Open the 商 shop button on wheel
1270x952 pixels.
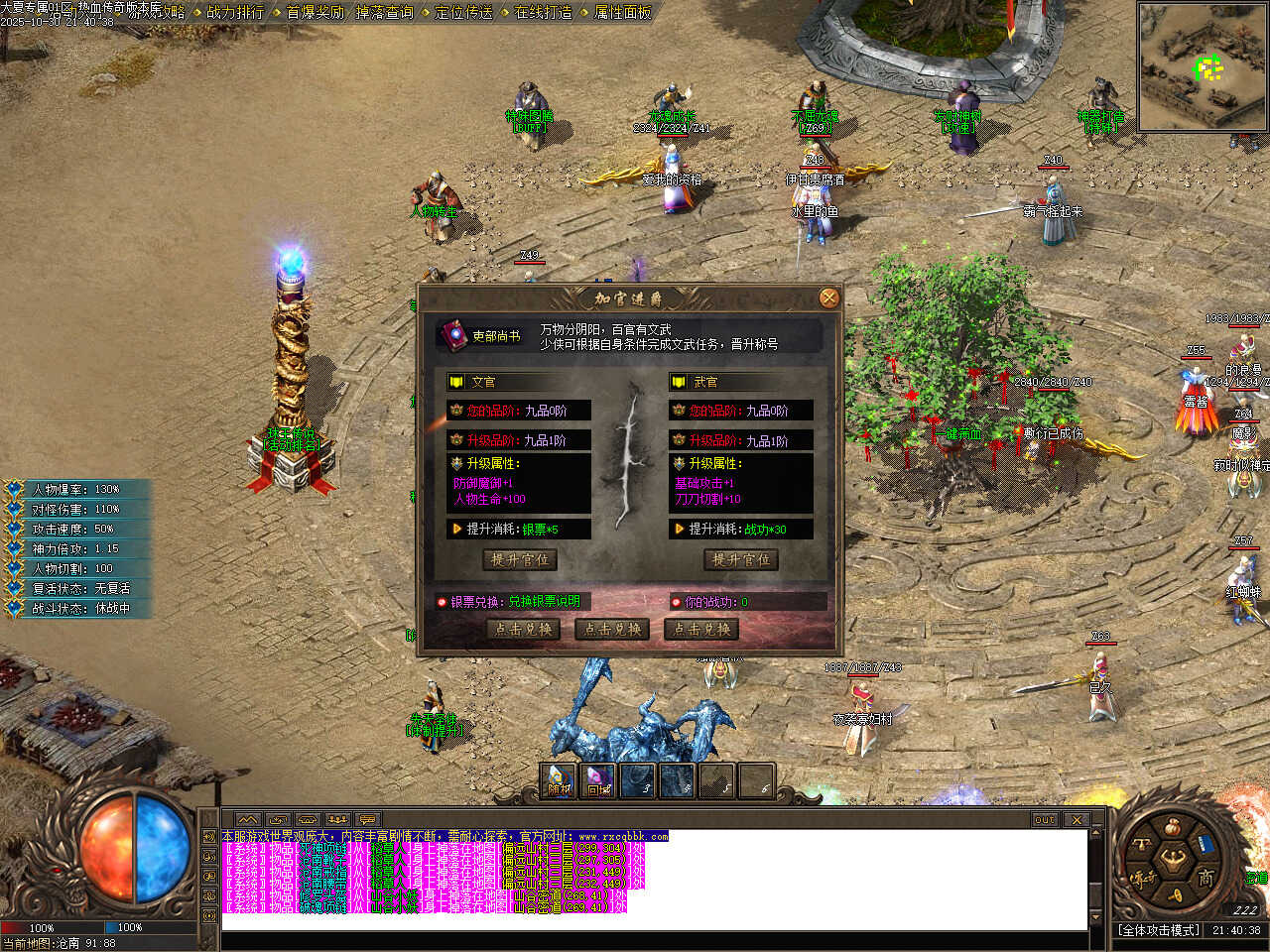(x=1205, y=878)
